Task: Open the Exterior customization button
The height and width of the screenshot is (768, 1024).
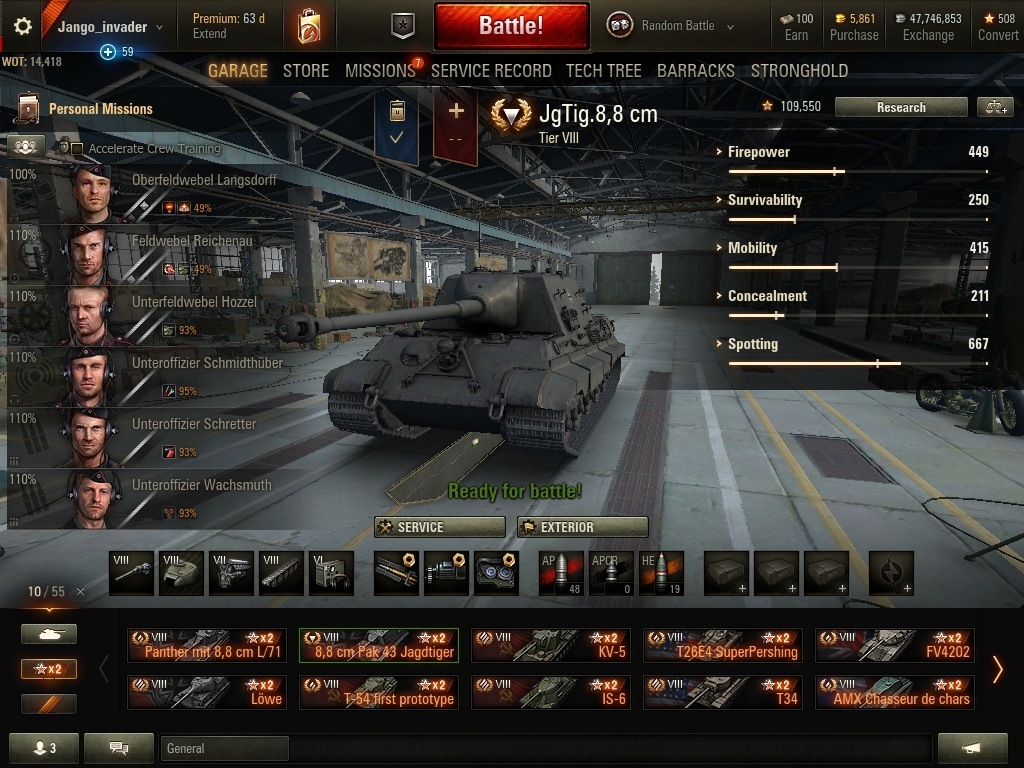Action: pos(583,527)
